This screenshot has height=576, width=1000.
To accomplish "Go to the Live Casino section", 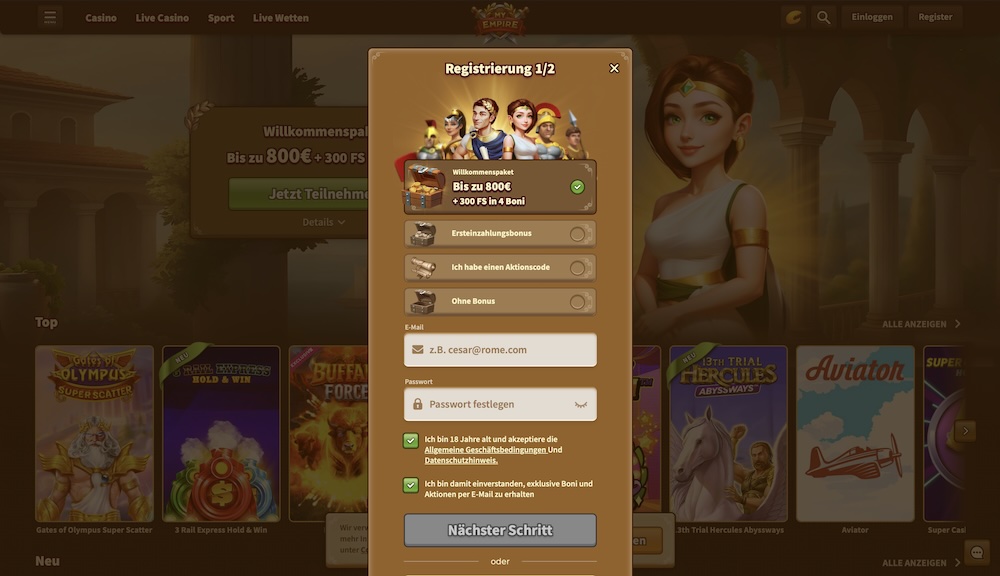I will (162, 18).
